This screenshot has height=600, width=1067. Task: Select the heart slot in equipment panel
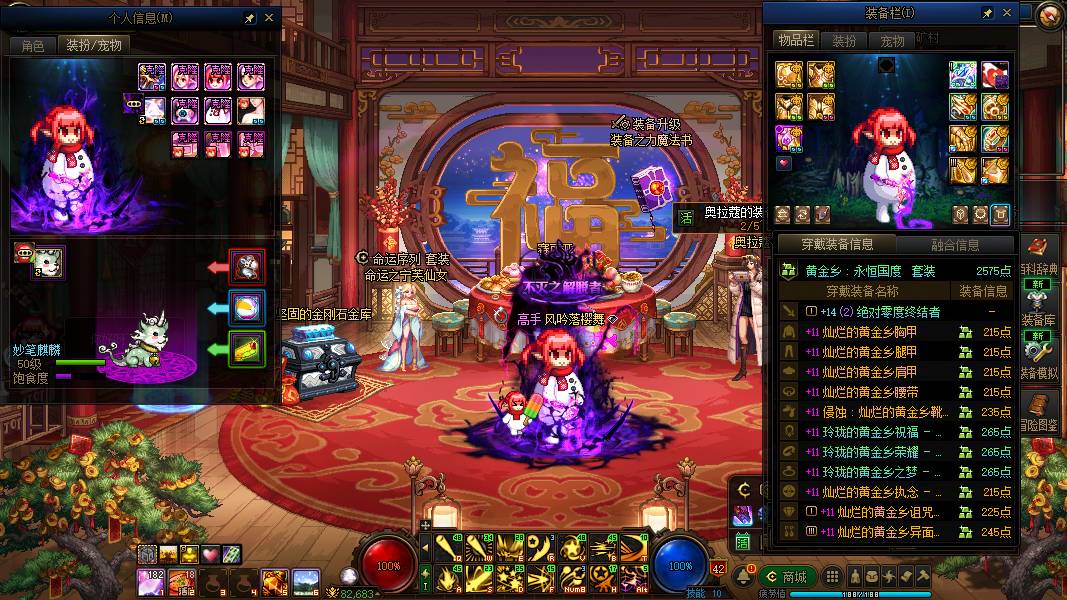[x=785, y=162]
